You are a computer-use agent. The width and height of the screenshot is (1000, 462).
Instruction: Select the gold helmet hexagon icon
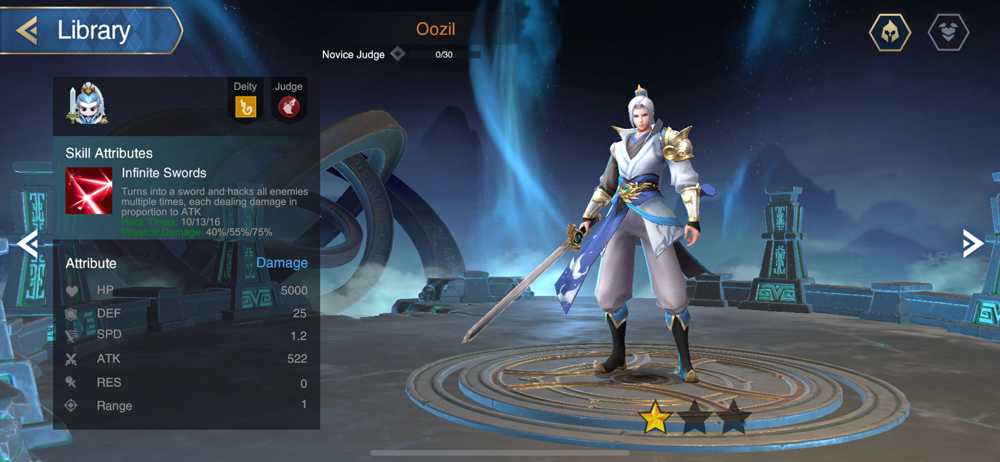pos(889,32)
